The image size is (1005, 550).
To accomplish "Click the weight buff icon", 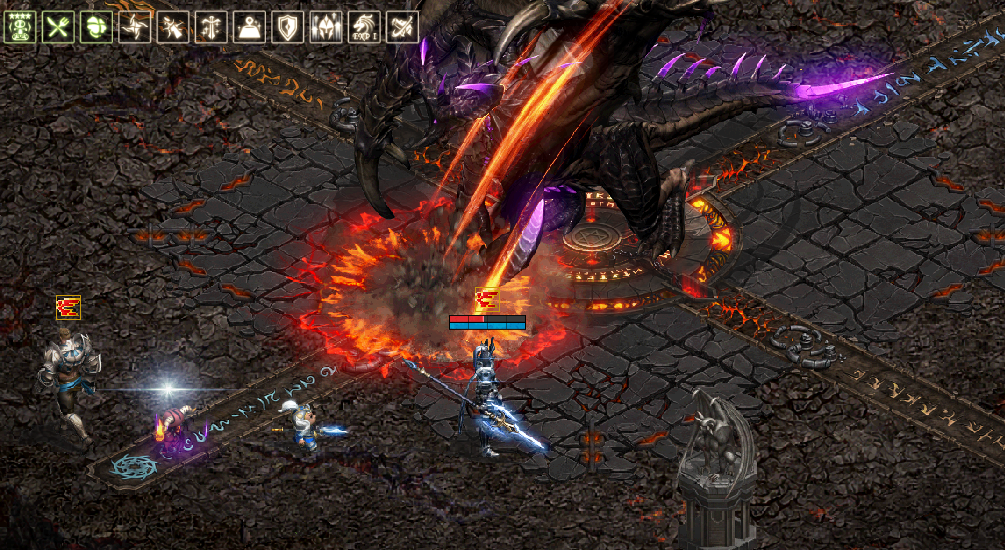I will click(249, 27).
